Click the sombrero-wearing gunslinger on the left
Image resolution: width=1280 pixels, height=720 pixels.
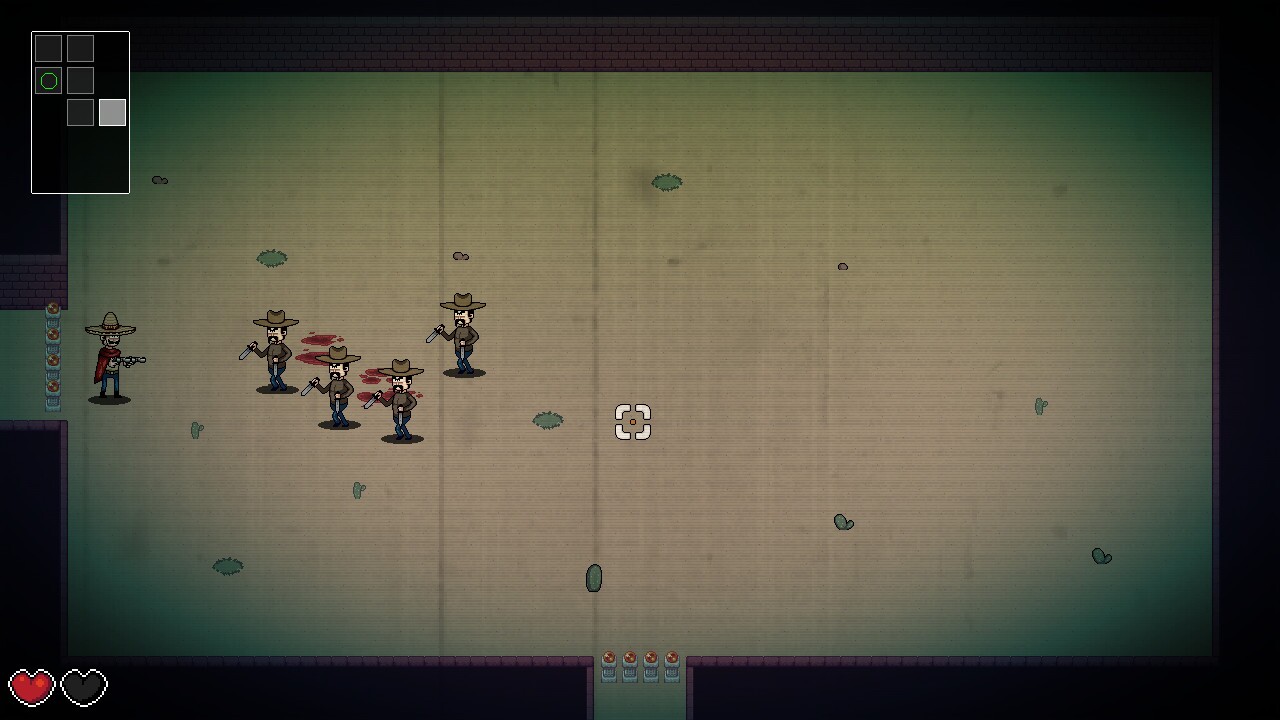(110, 355)
